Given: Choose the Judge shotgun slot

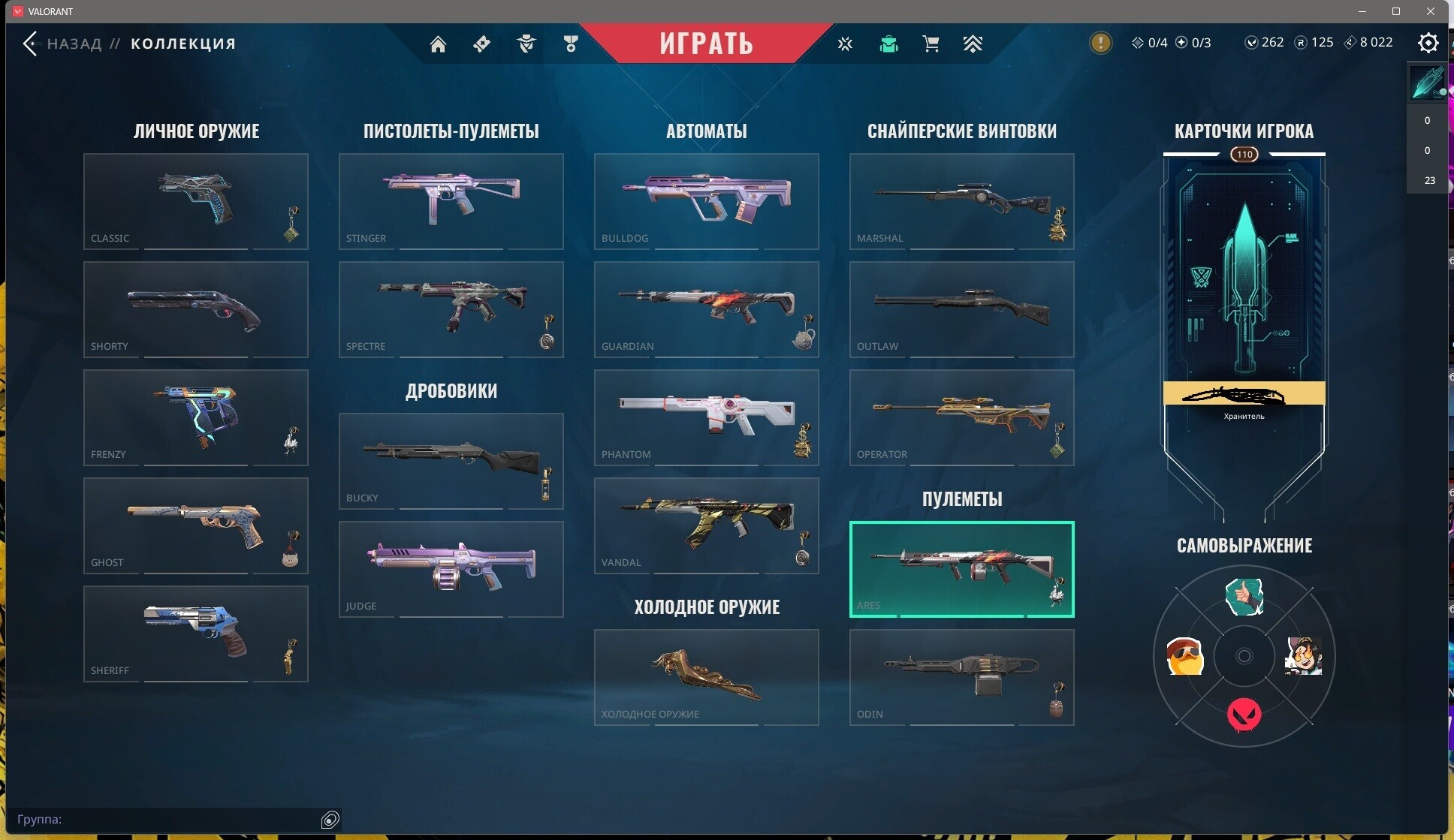Looking at the screenshot, I should click(x=451, y=569).
